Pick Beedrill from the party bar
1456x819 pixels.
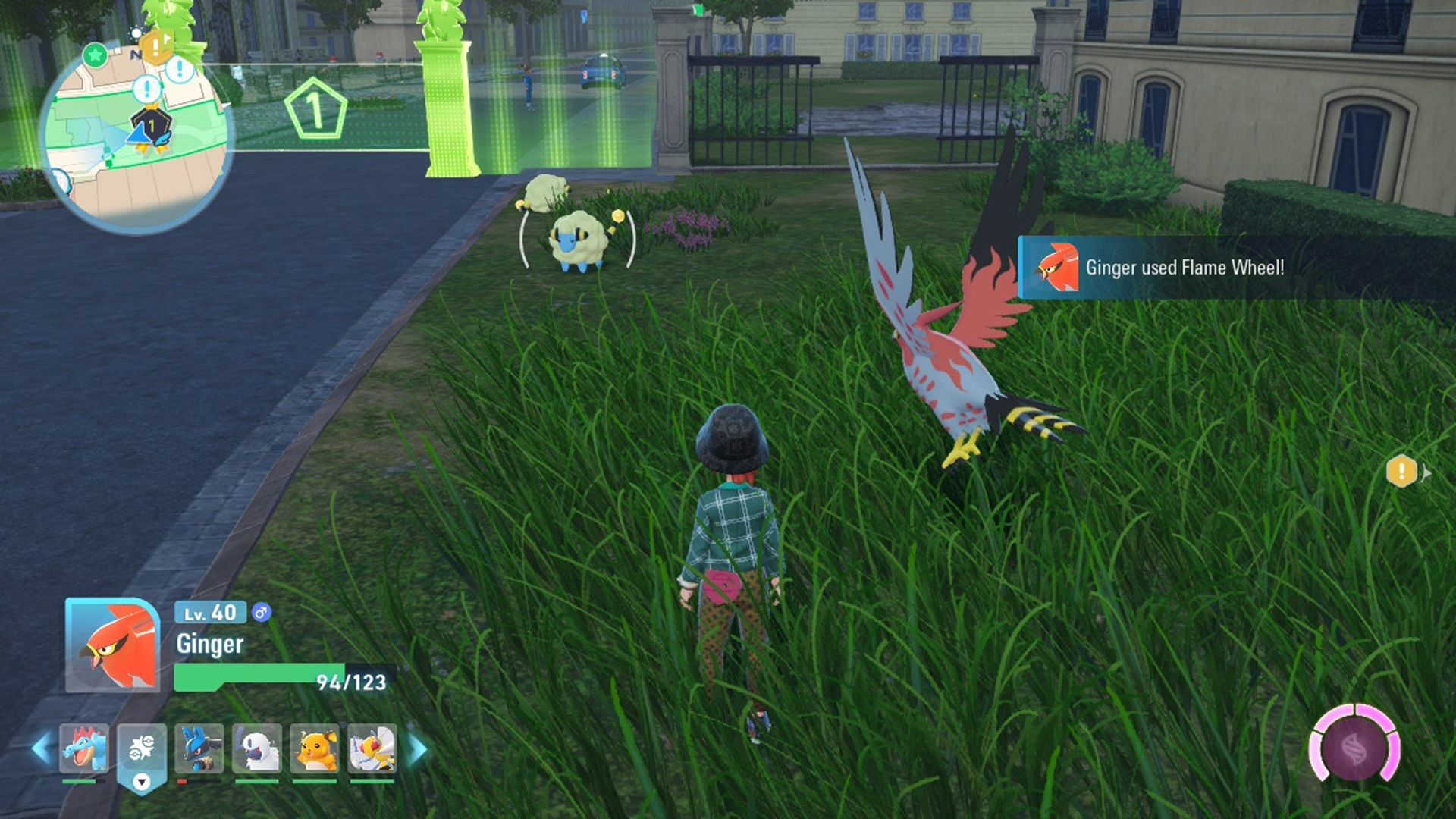click(372, 748)
